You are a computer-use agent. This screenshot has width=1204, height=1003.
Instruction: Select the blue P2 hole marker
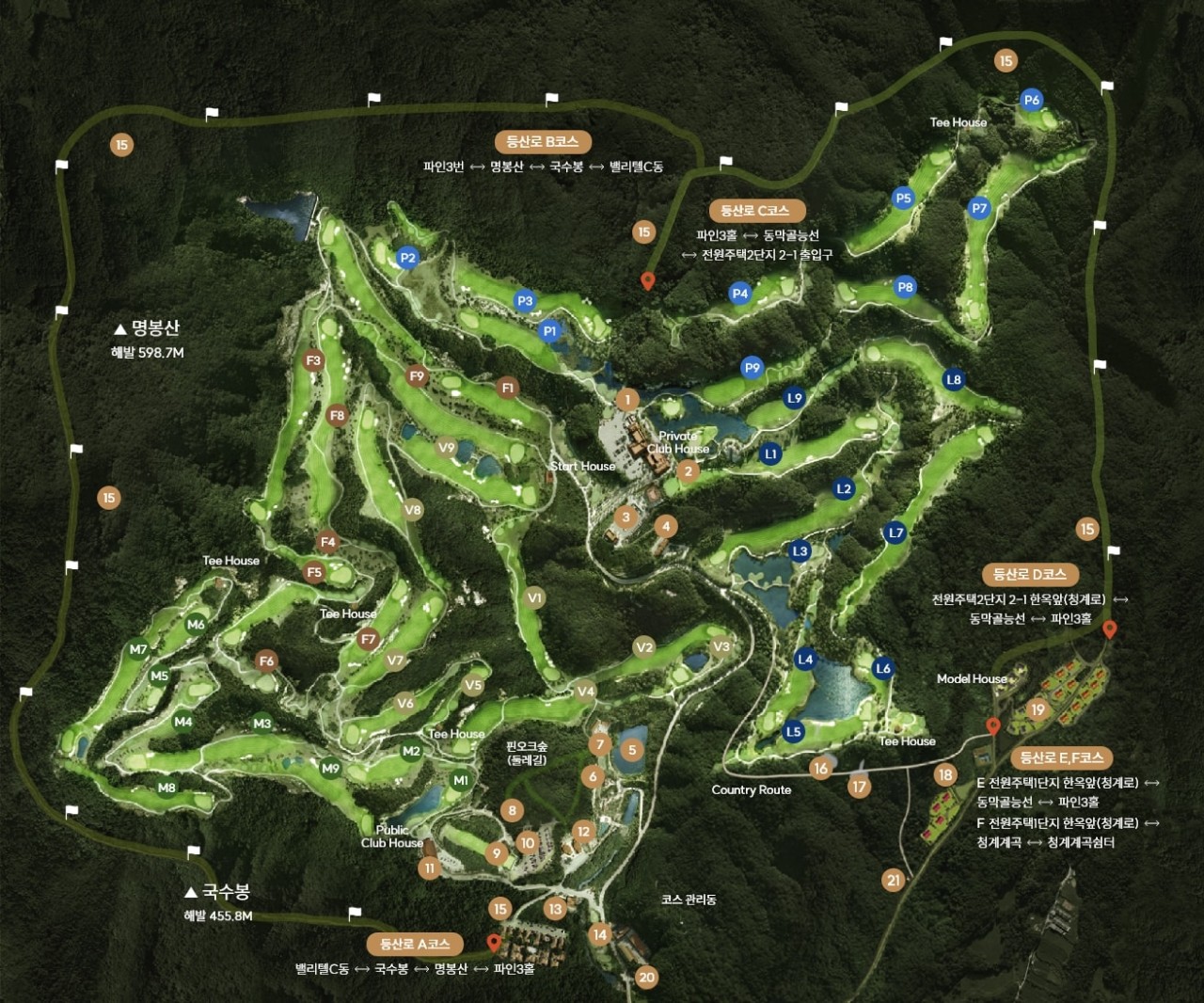pyautogui.click(x=407, y=258)
